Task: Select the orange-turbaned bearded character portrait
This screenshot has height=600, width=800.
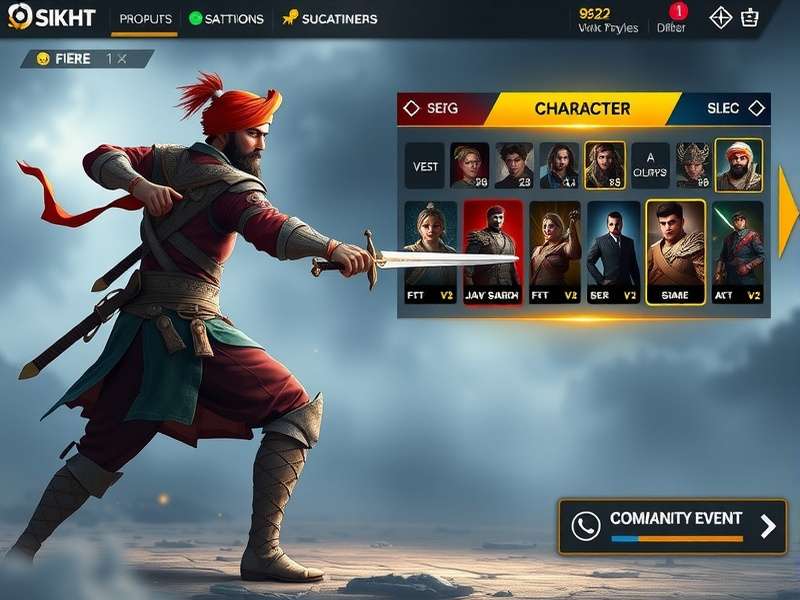Action: coord(739,165)
